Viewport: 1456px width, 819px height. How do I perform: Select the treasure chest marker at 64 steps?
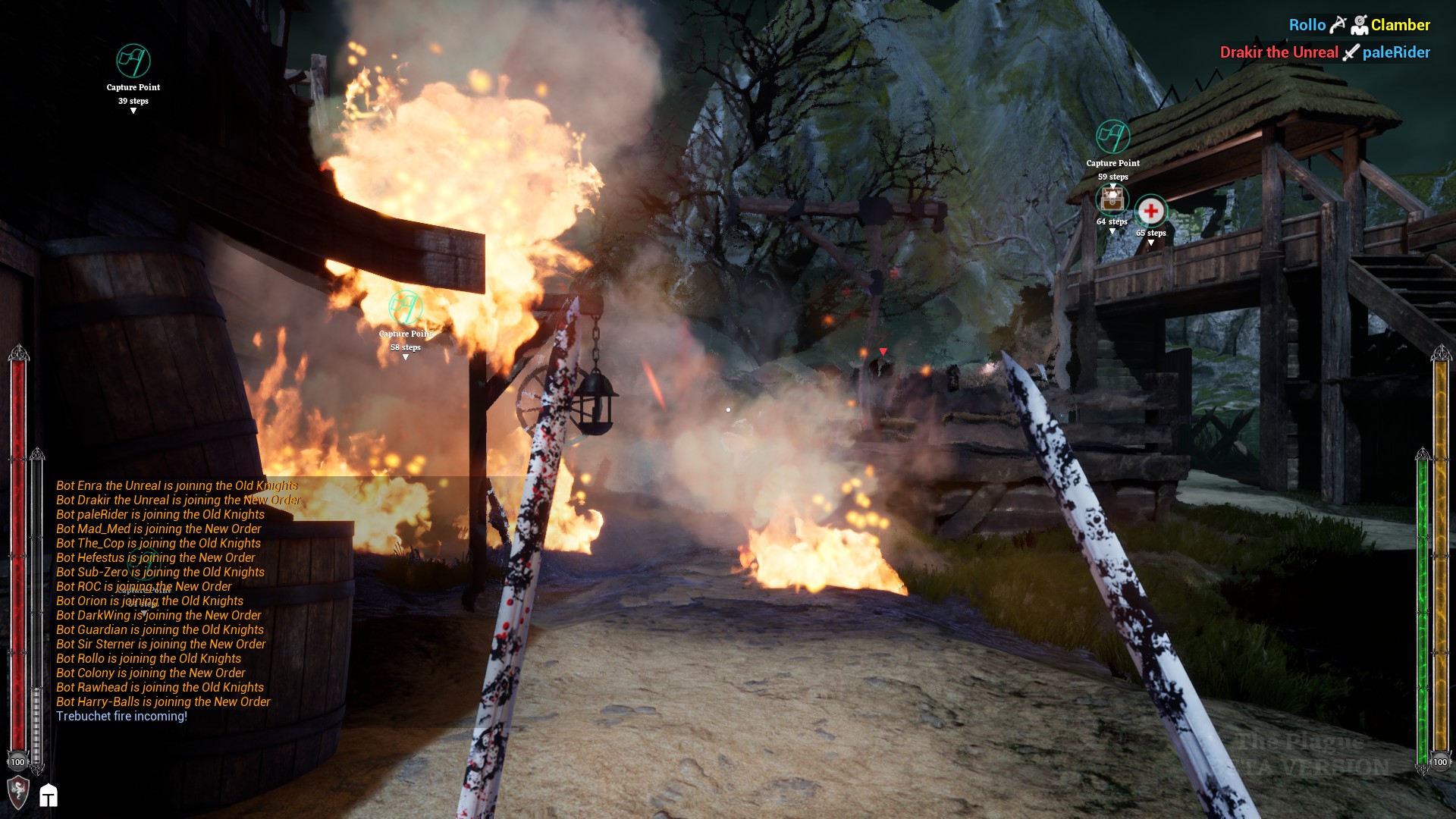click(x=1112, y=200)
